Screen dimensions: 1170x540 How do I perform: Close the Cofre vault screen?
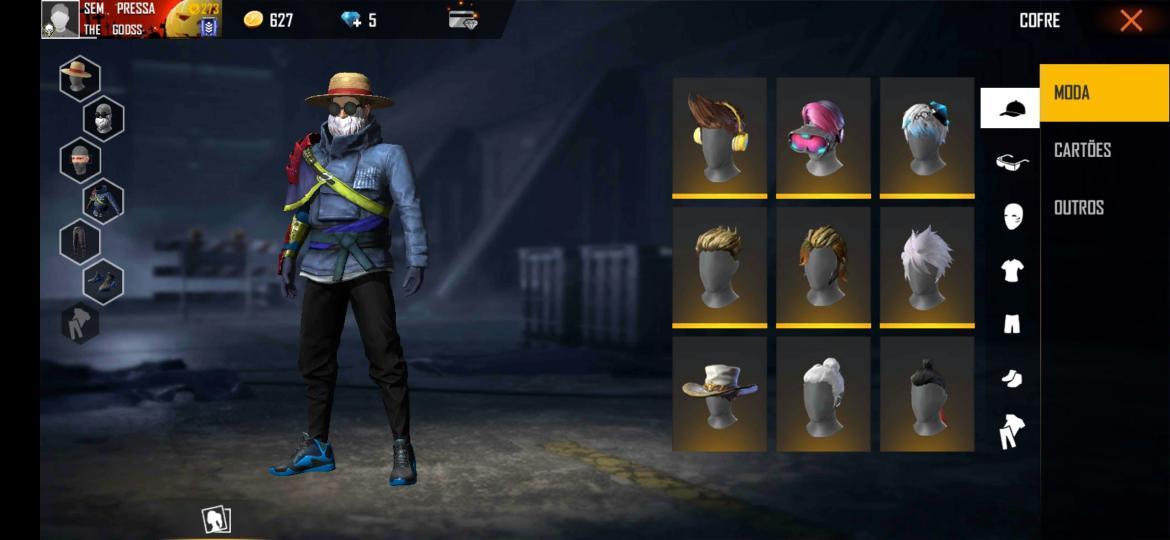1131,20
